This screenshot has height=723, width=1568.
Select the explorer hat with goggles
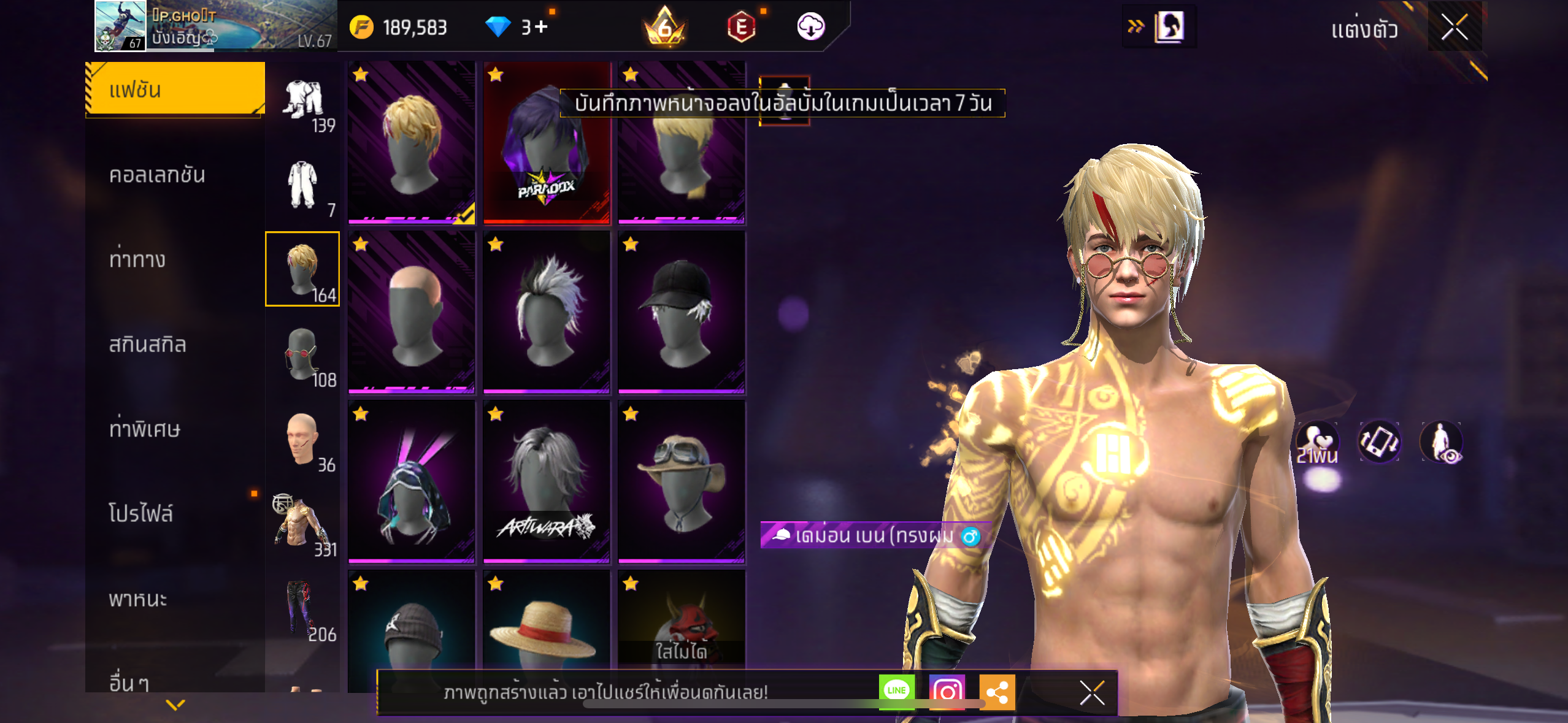[x=682, y=482]
